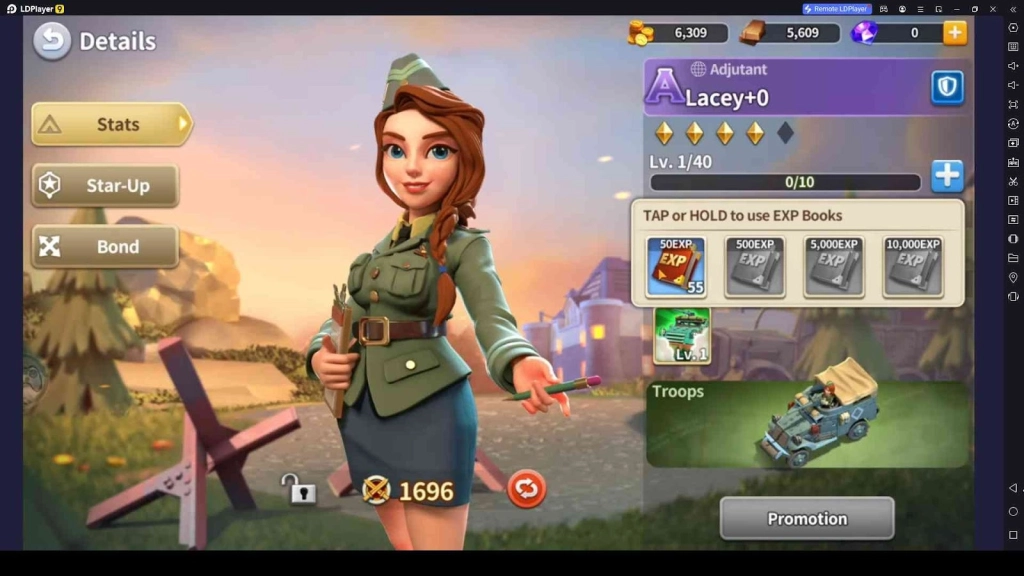The image size is (1024, 576).
Task: Tap the blue shield icon beside Lacey
Action: pos(946,88)
